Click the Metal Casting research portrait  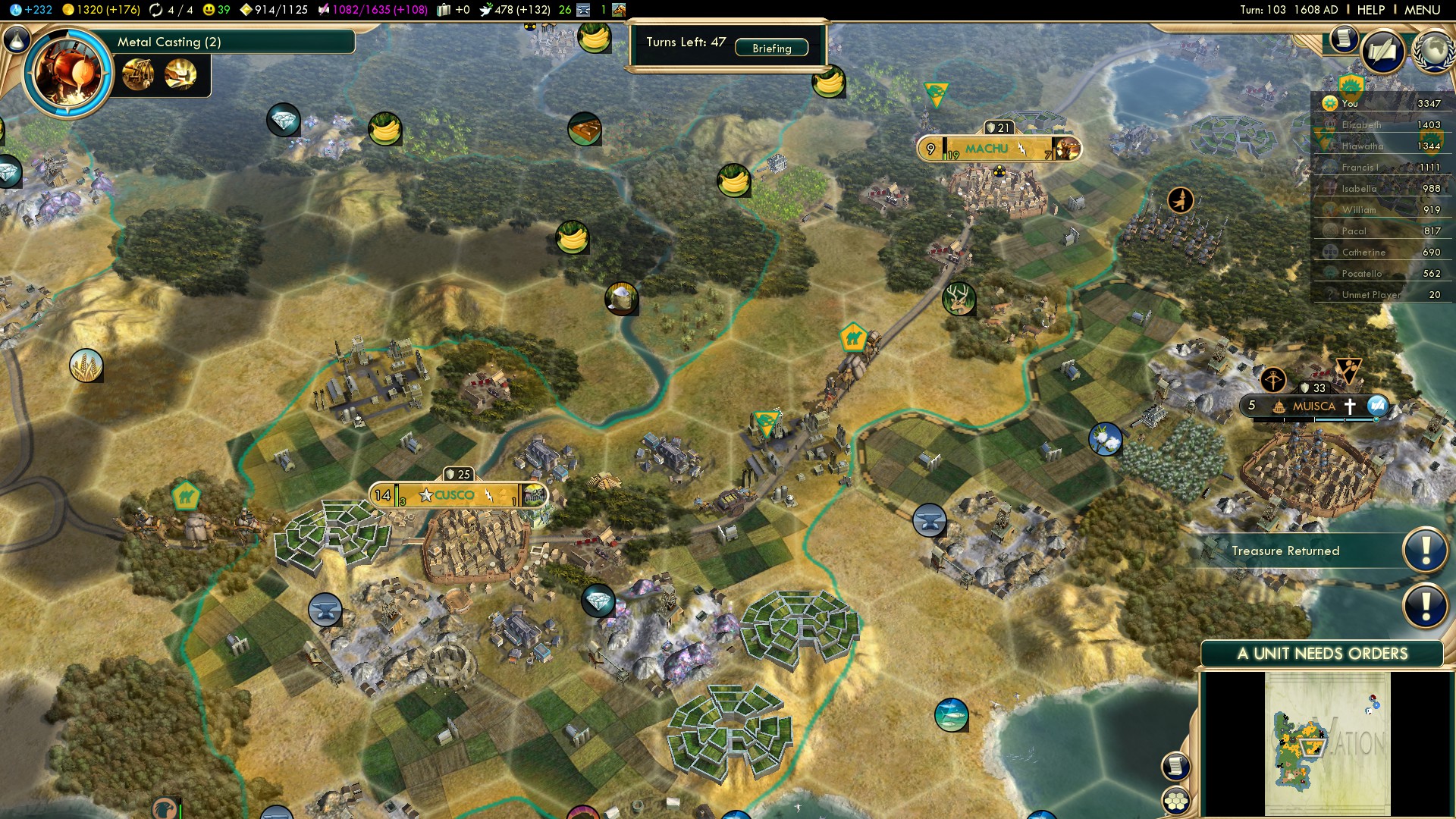pyautogui.click(x=68, y=73)
